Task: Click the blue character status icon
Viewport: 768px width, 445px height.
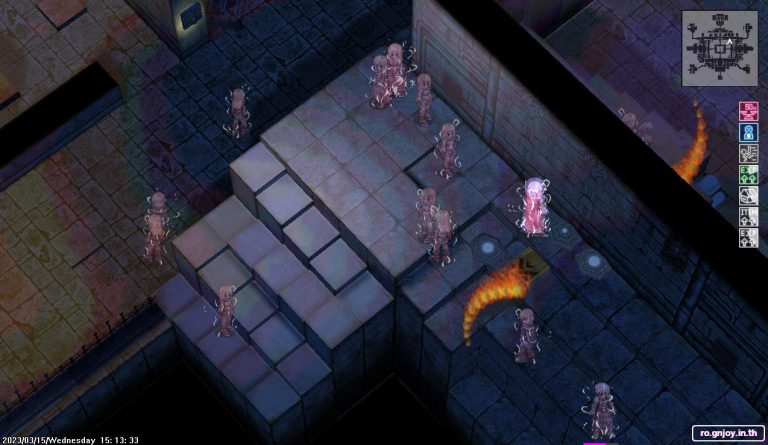Action: [747, 132]
